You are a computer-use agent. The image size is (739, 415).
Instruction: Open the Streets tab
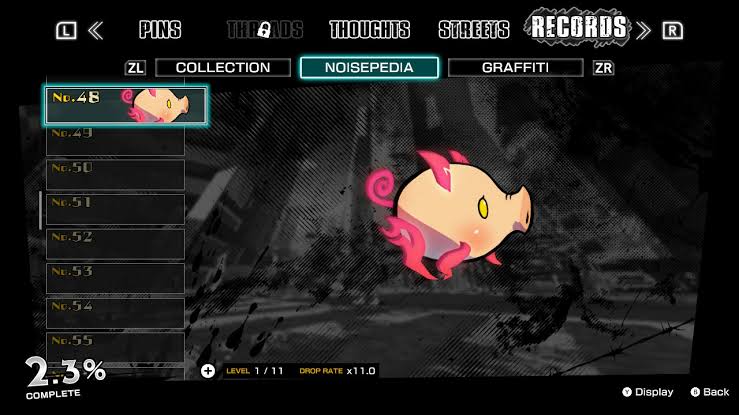[474, 30]
